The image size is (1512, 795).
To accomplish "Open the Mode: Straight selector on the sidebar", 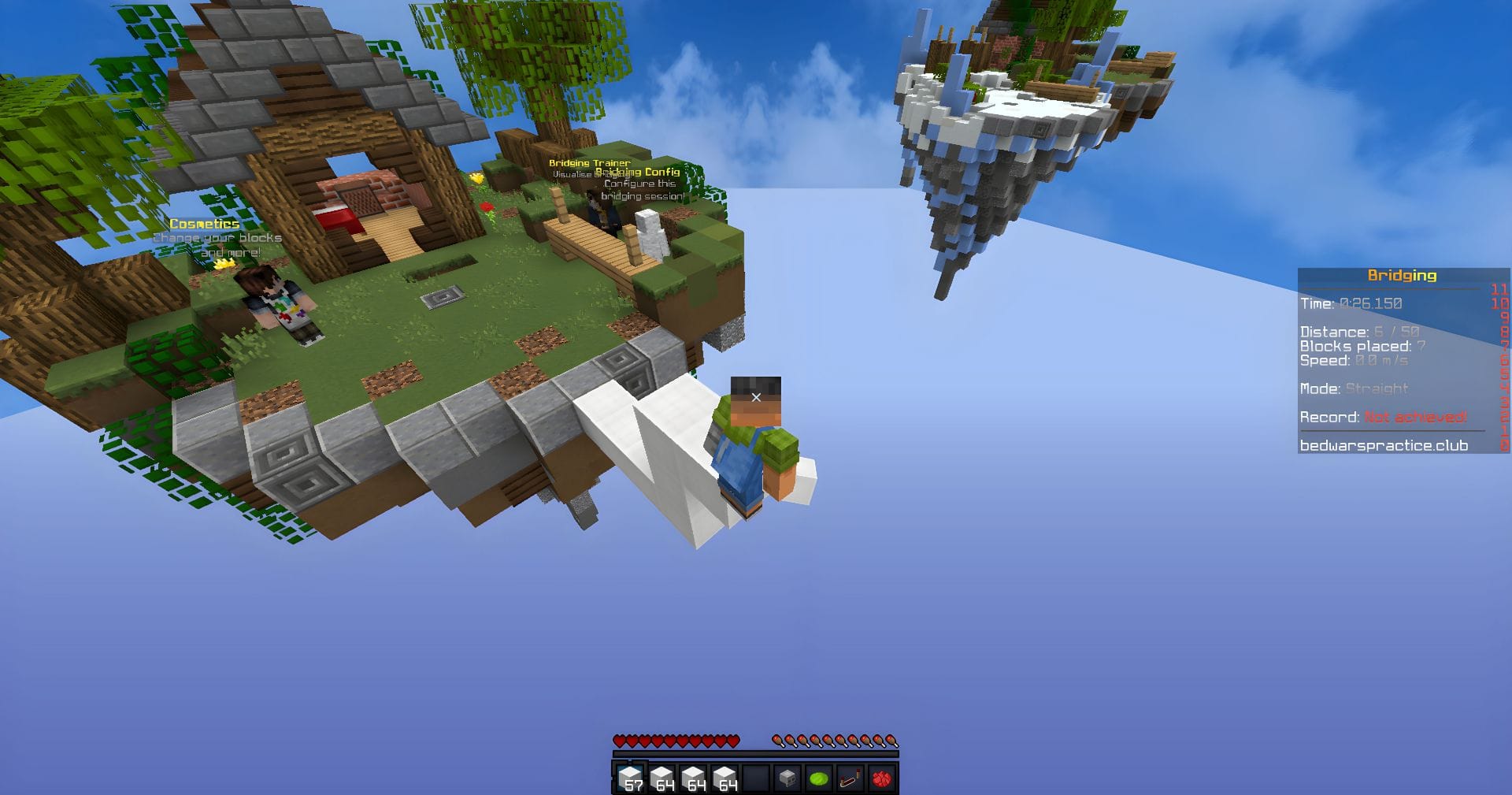I will 1354,389.
